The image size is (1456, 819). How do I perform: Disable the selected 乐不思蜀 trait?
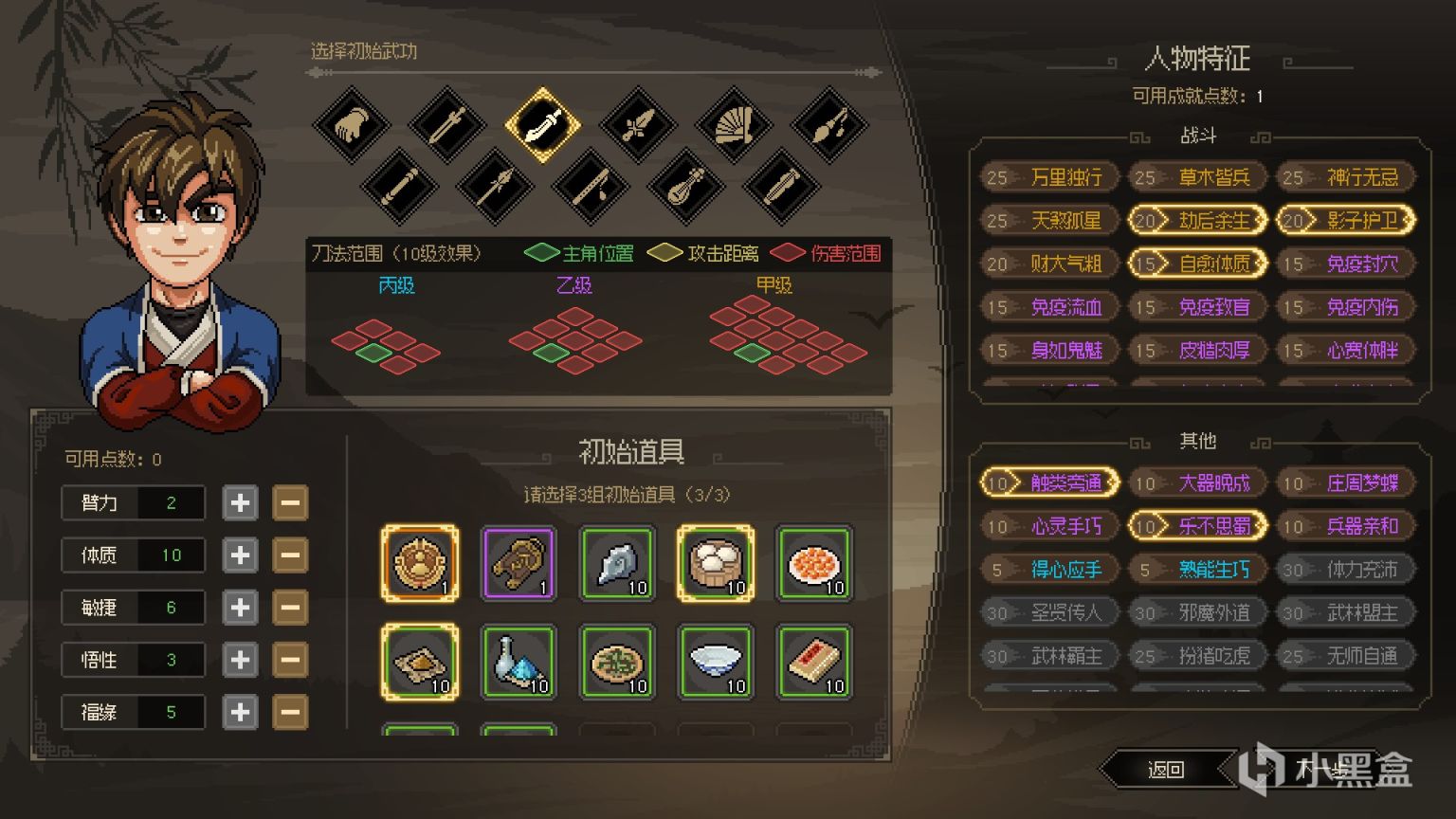point(1197,526)
